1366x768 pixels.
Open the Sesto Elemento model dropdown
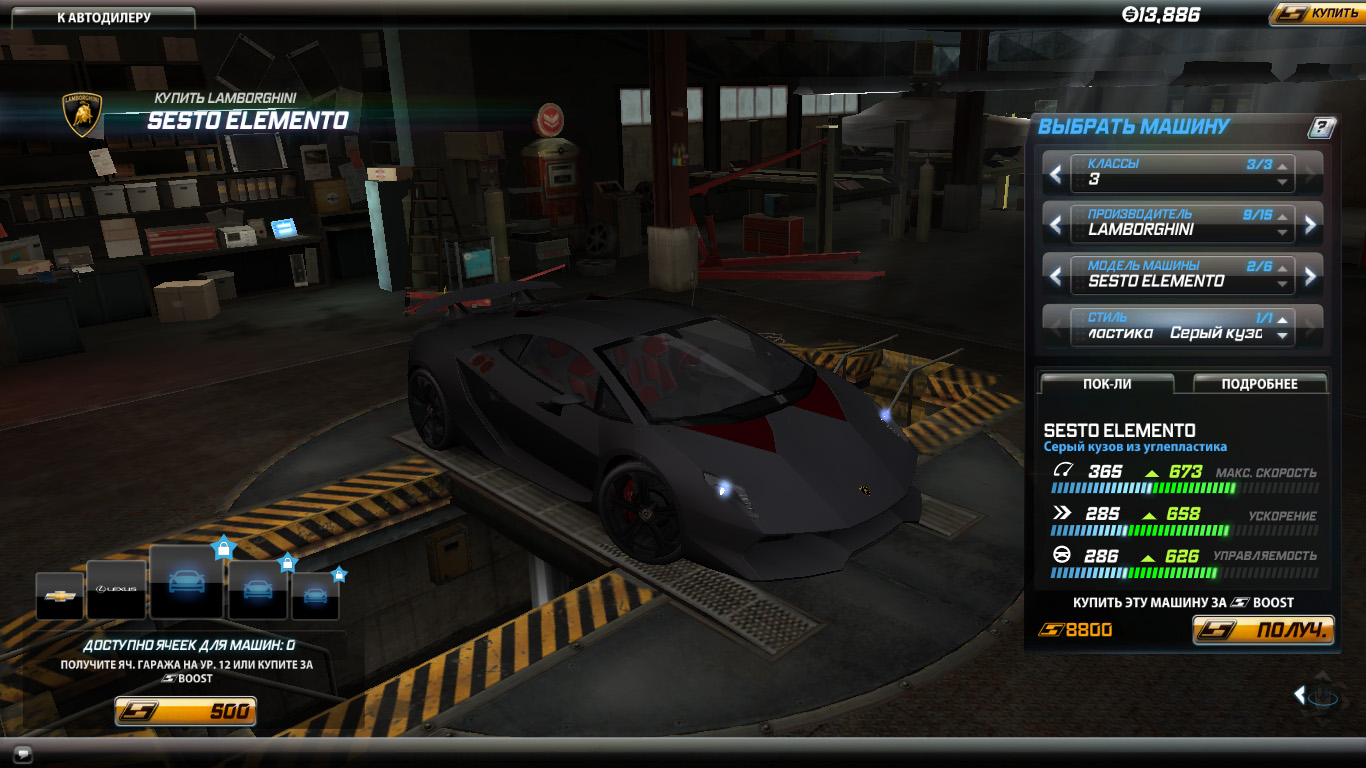pos(1182,274)
